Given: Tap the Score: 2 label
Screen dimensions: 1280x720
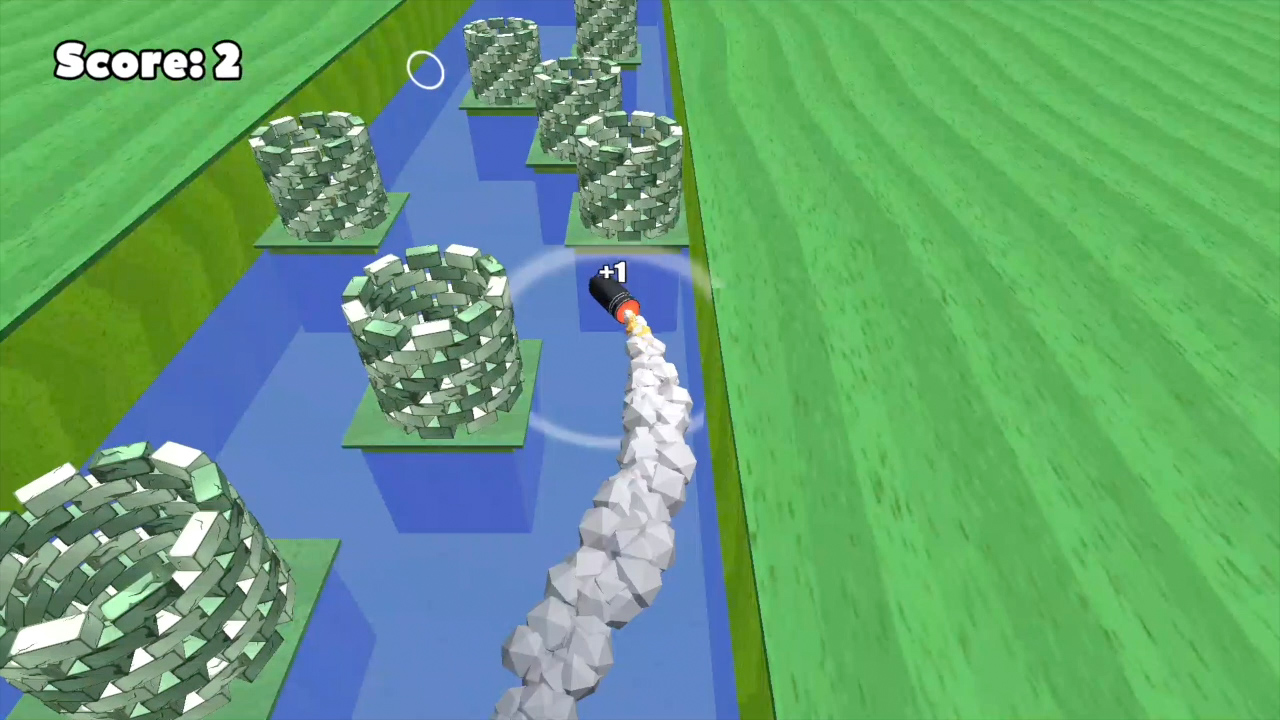Looking at the screenshot, I should click(x=148, y=60).
